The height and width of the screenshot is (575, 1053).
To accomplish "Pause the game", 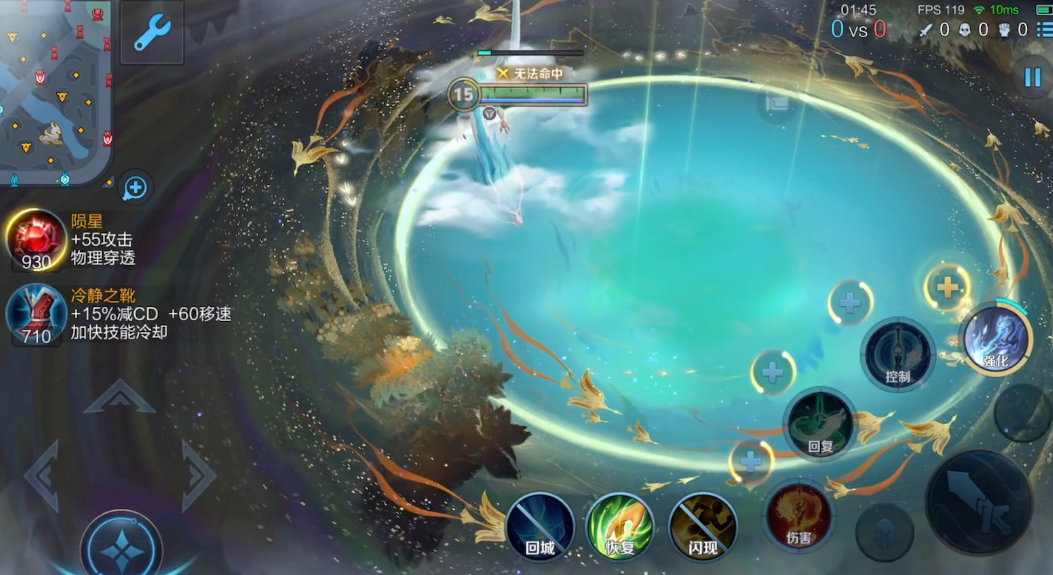I will [1031, 77].
